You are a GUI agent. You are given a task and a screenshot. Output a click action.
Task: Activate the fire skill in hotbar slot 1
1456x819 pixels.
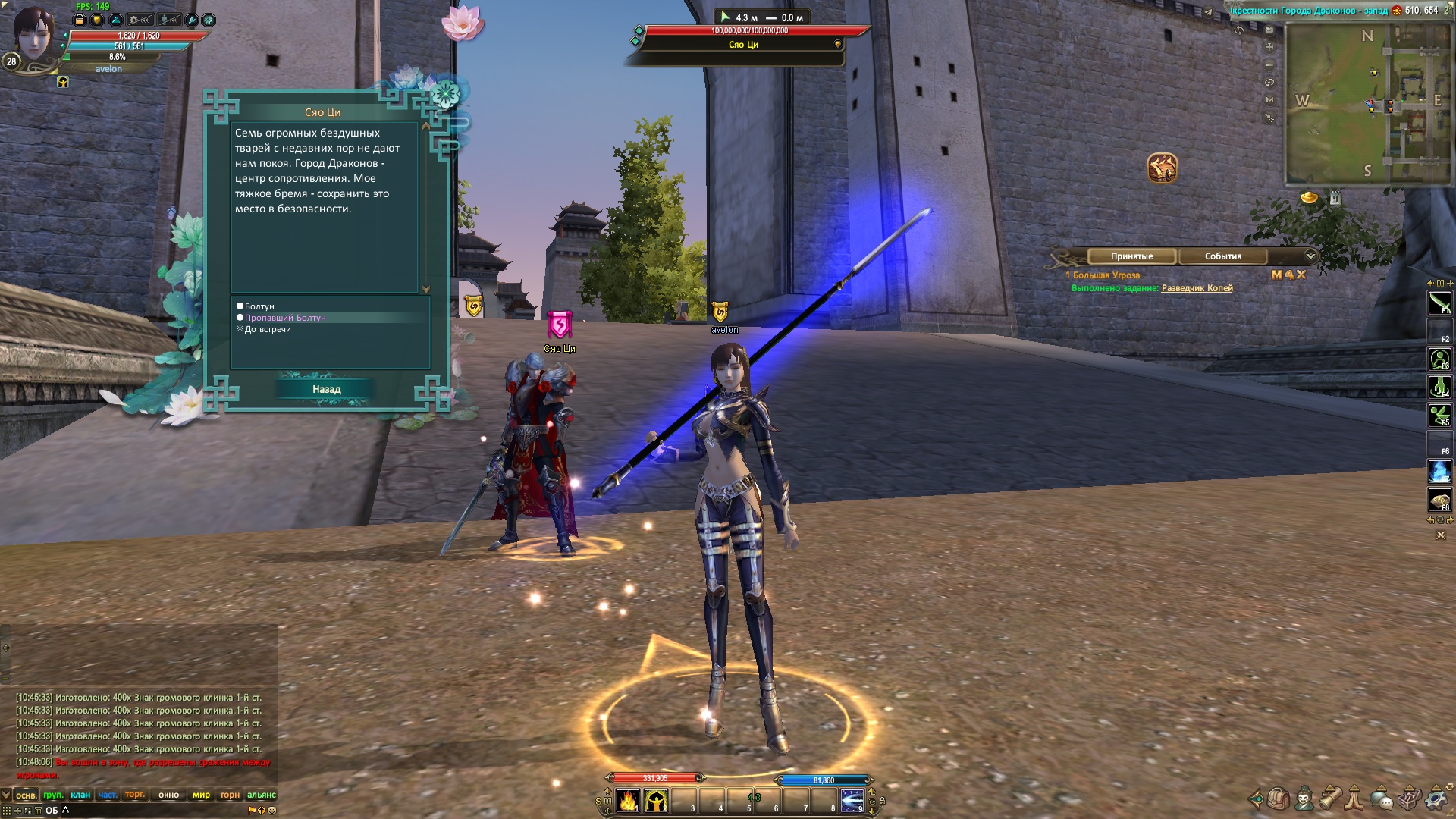point(628,801)
